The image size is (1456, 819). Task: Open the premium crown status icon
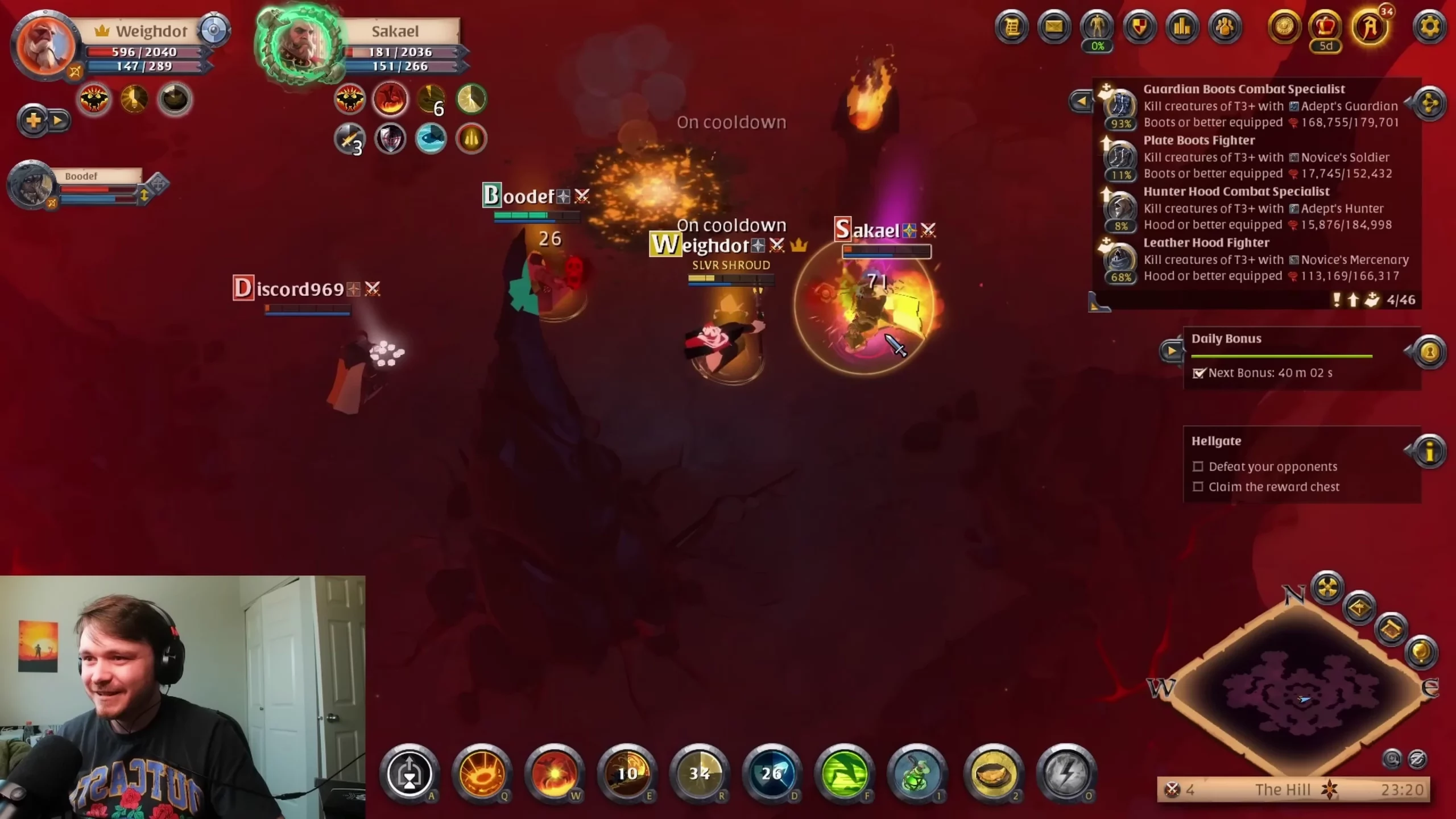1326,27
